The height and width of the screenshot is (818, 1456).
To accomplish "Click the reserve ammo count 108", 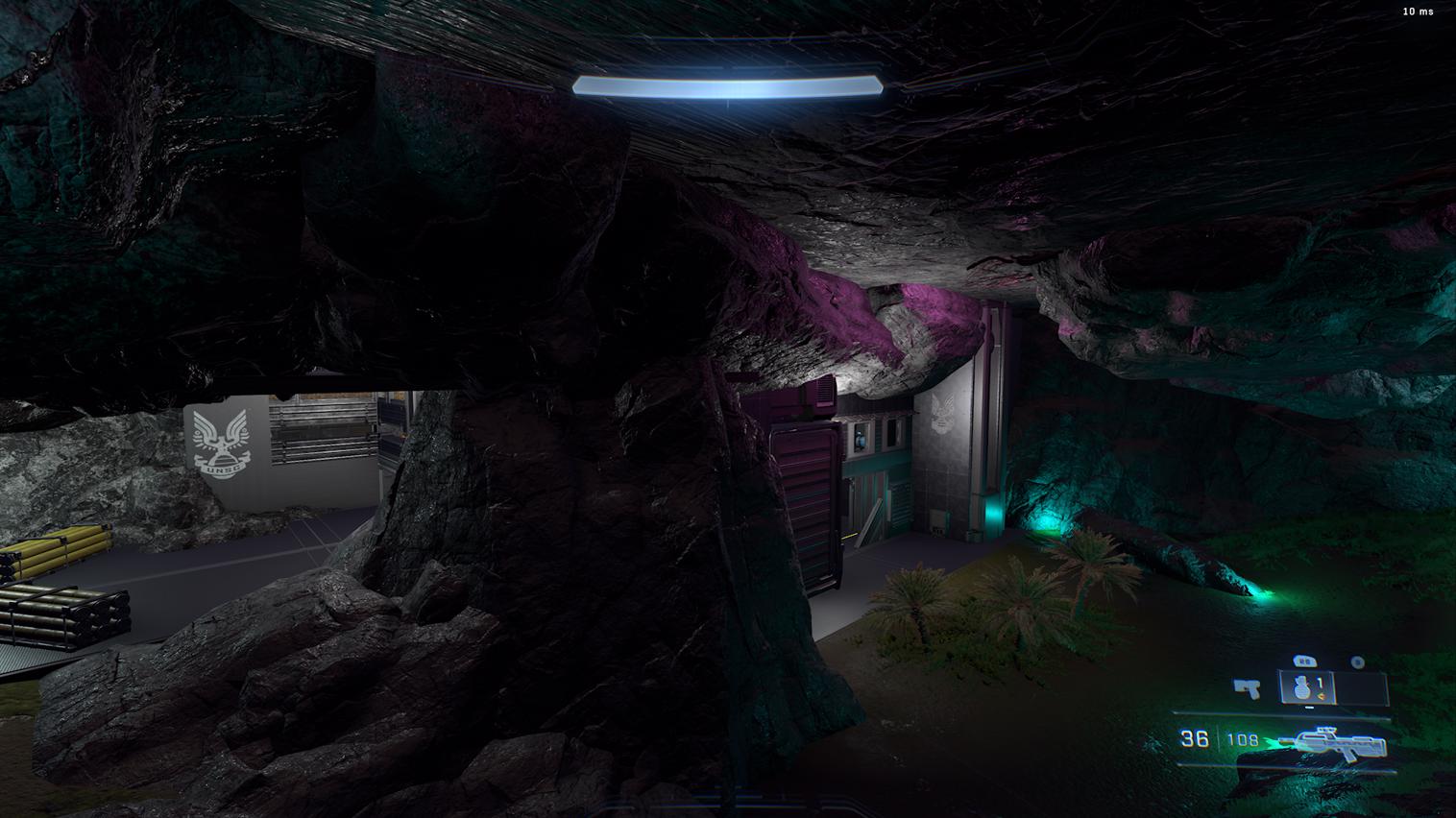I will coord(1242,739).
